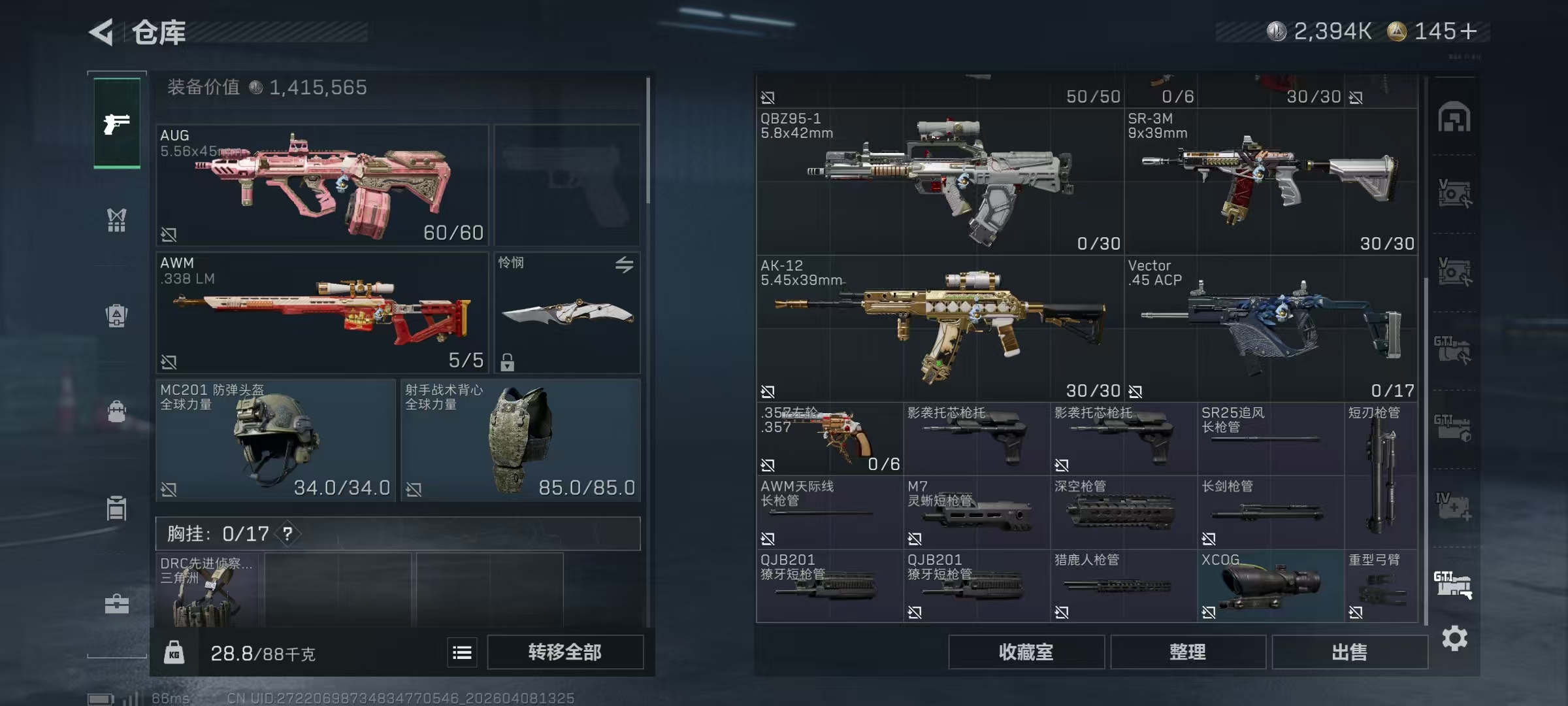Select the gold AK-12 rifle
Screen dimensions: 1568x706
(939, 329)
